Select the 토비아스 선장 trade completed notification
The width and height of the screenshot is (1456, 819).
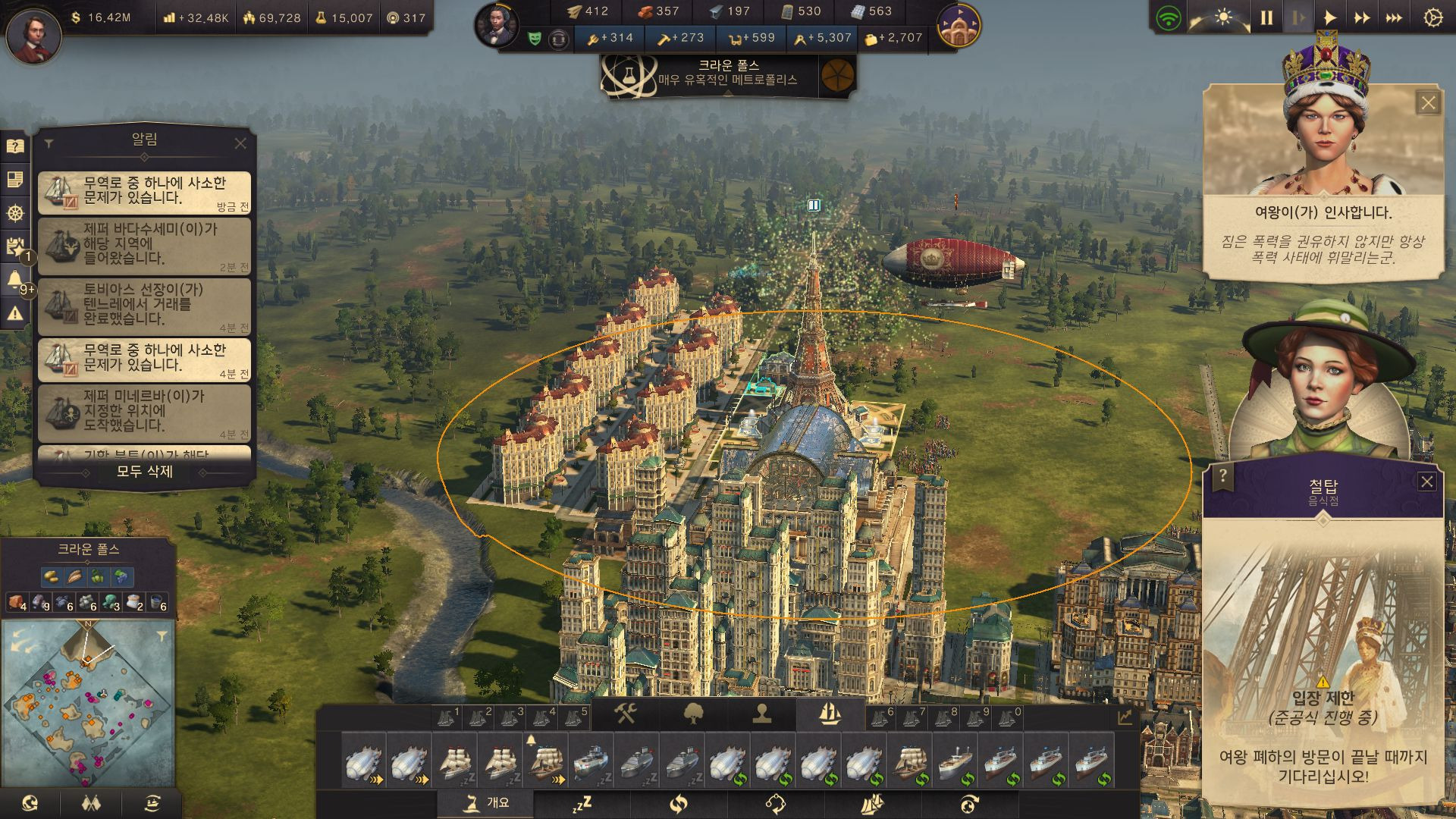pos(144,306)
